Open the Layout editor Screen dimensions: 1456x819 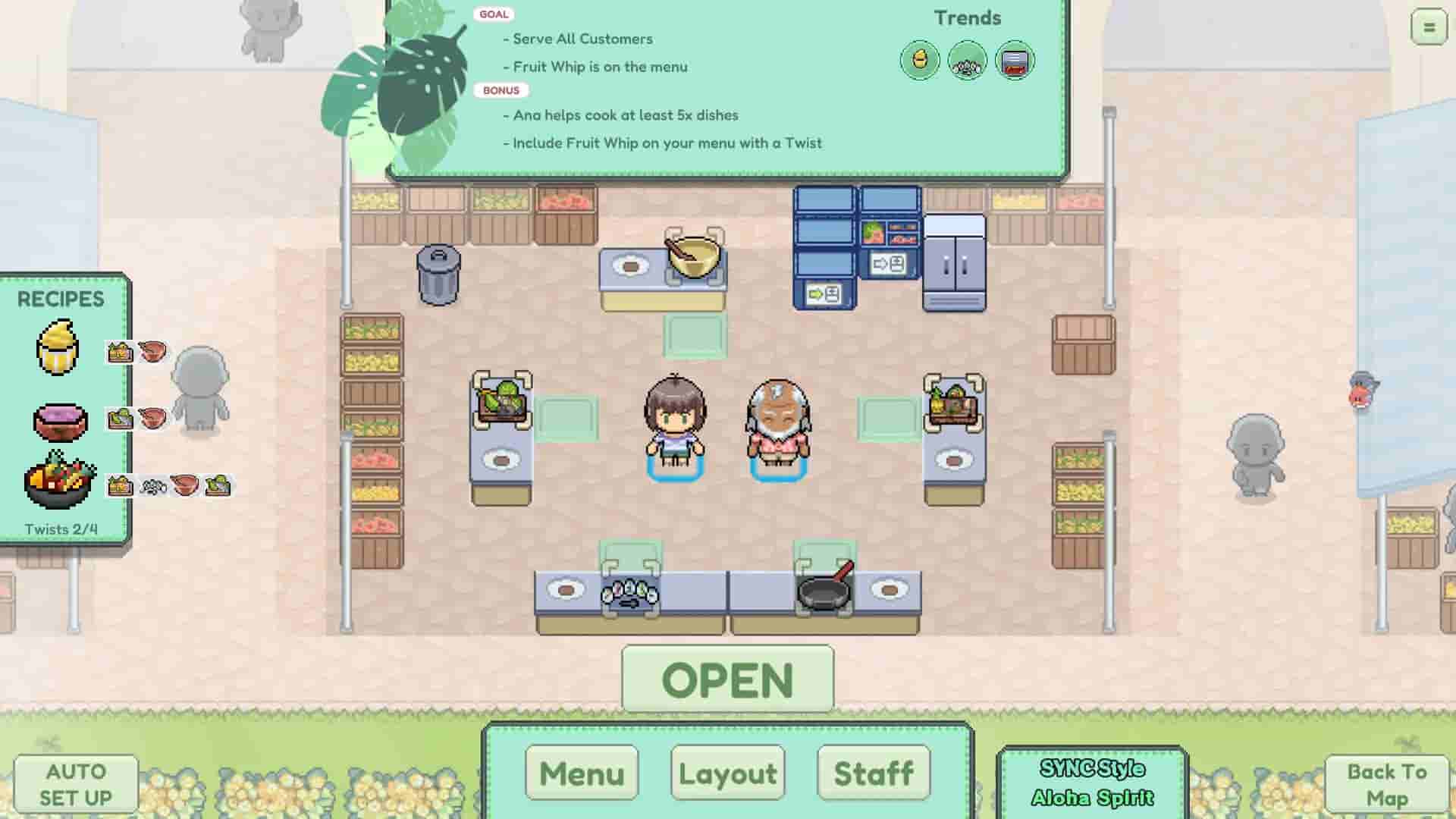tap(726, 773)
